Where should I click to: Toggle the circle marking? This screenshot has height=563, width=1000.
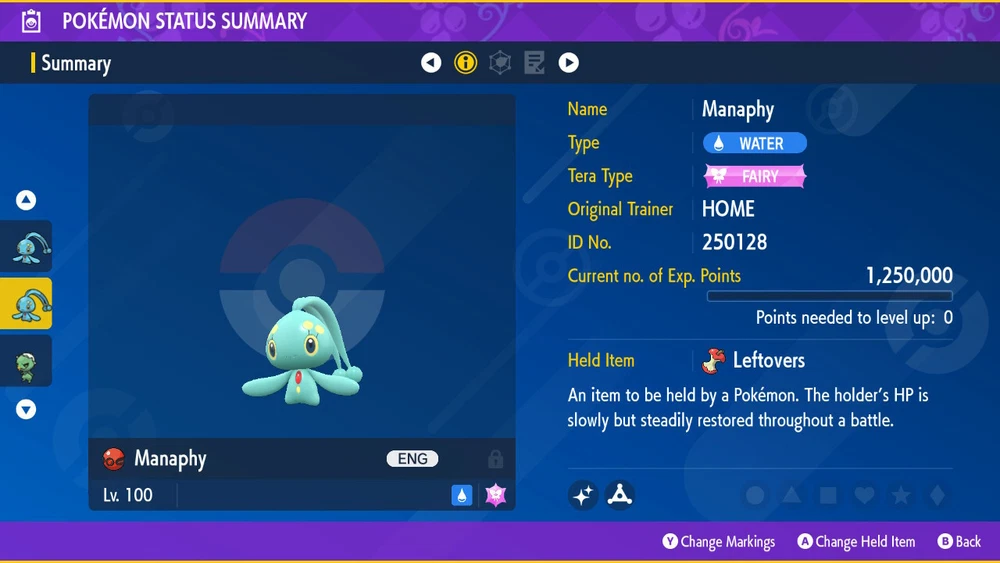756,496
